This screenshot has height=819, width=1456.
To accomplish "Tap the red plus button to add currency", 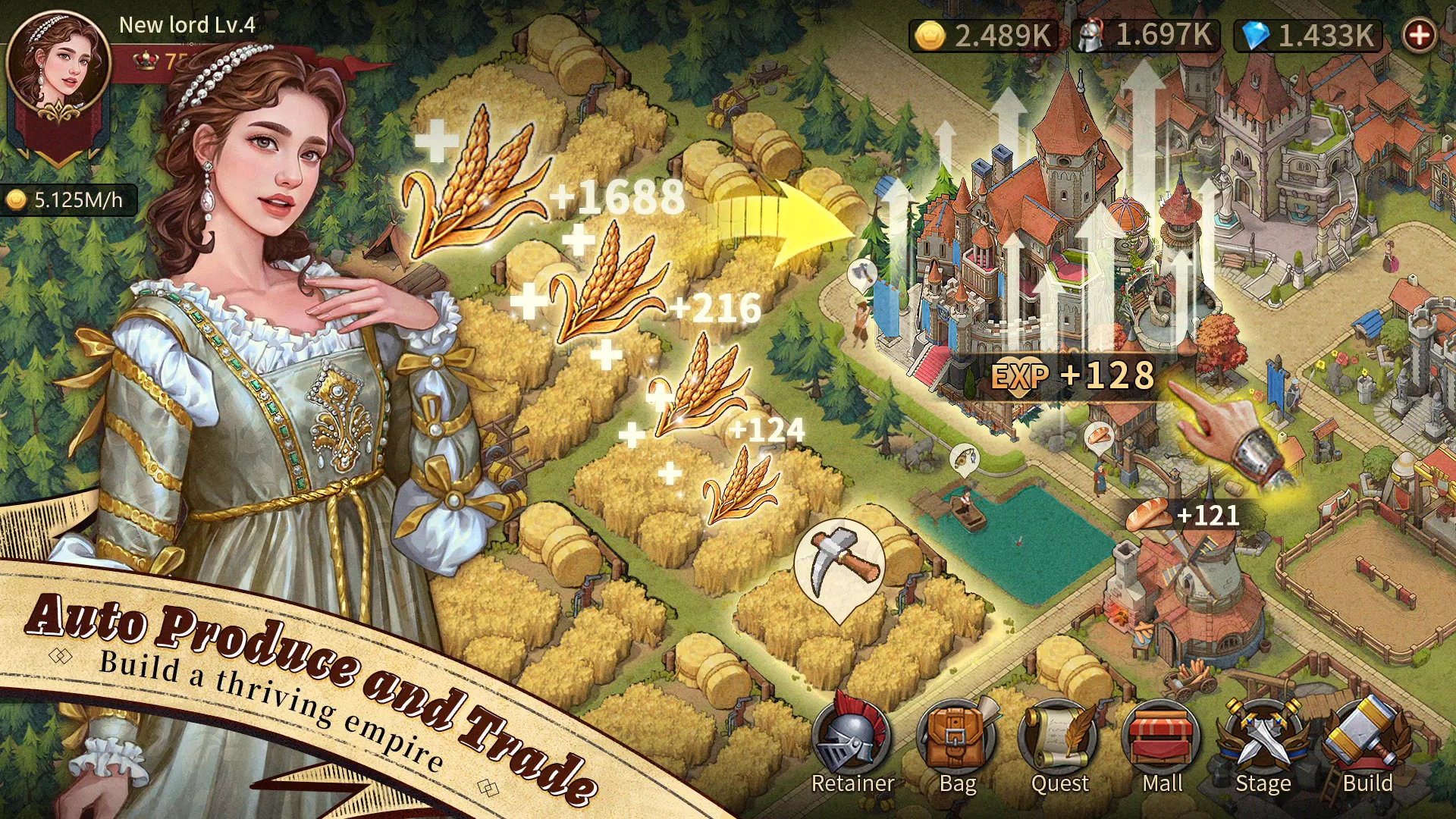I will pos(1419,35).
